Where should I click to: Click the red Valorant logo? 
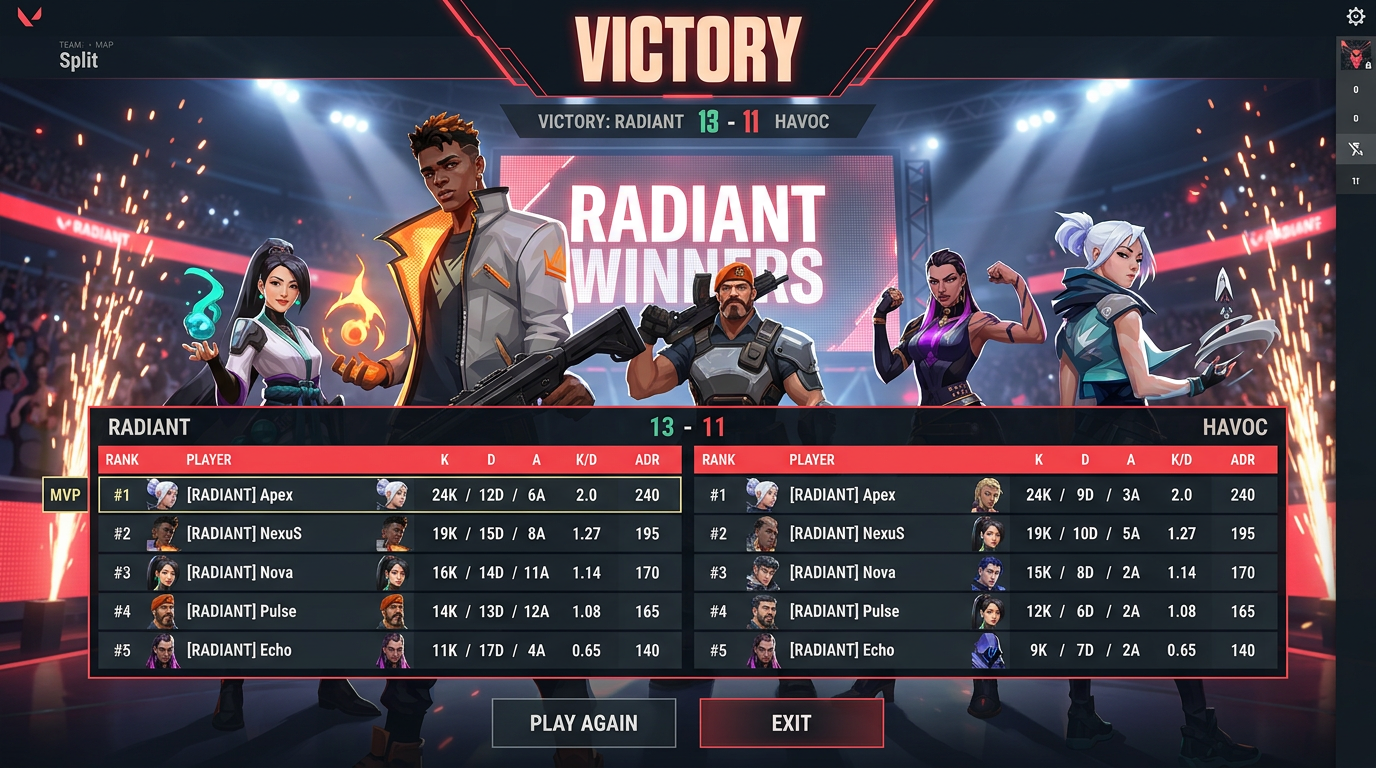pos(29,17)
